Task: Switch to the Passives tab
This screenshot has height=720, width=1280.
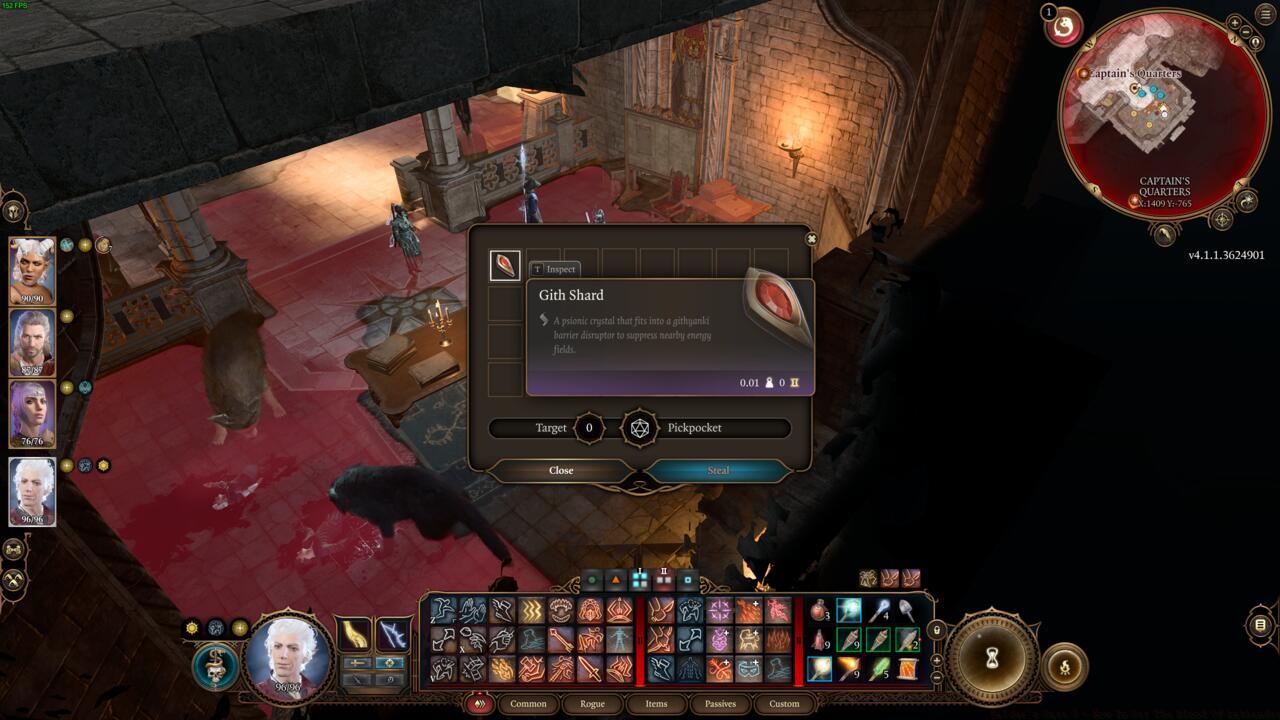Action: point(720,703)
